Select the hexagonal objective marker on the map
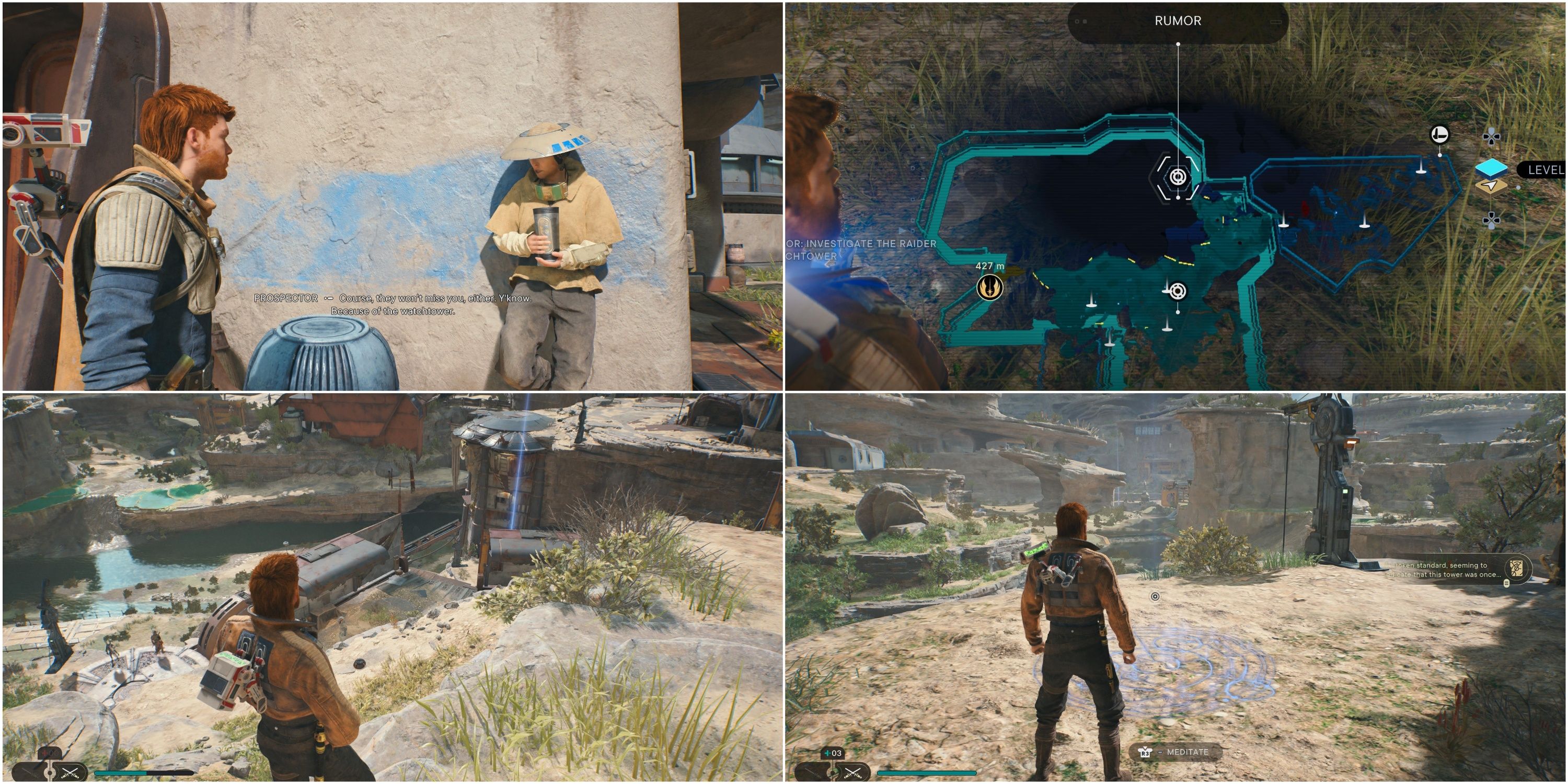Screen dimensions: 1568x784 (x=1178, y=178)
